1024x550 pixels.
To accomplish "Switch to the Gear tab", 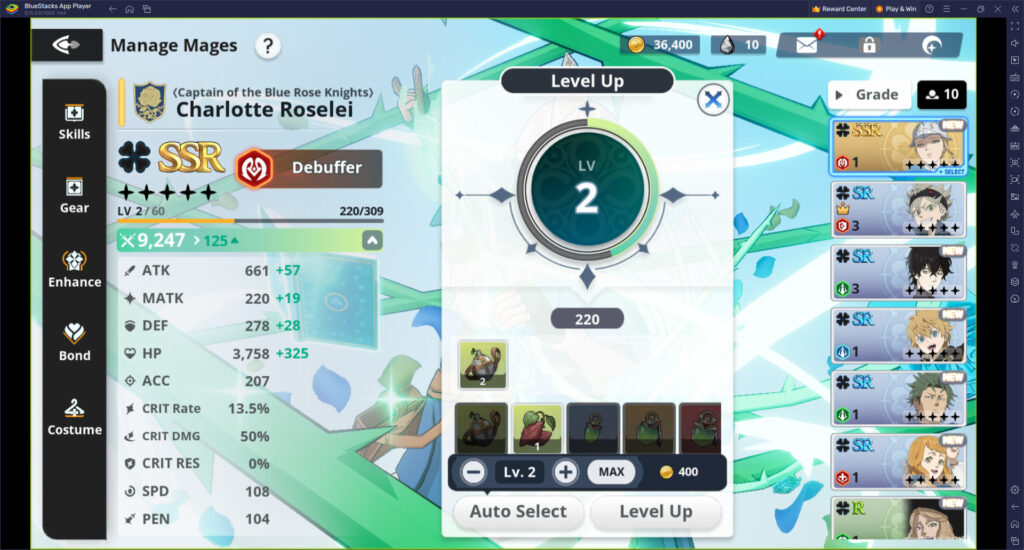I will coord(74,195).
